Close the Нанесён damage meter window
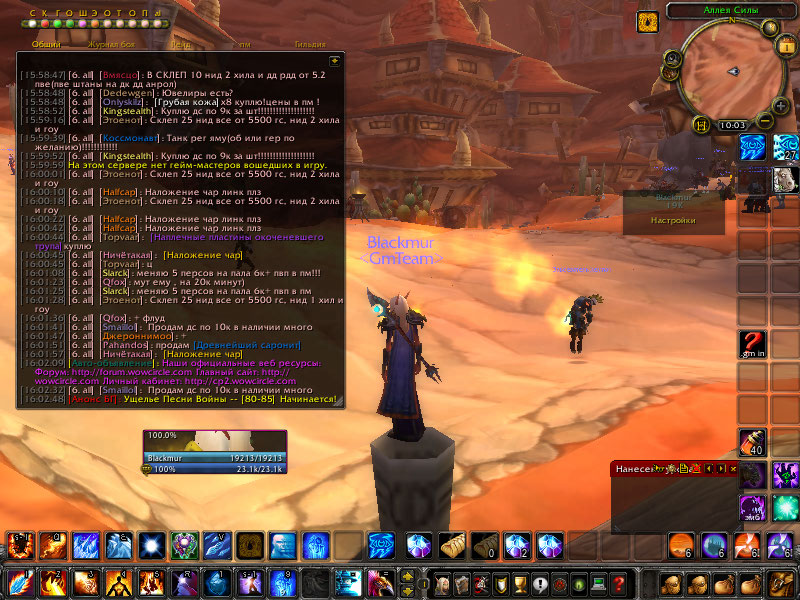The width and height of the screenshot is (800, 600). (x=734, y=468)
